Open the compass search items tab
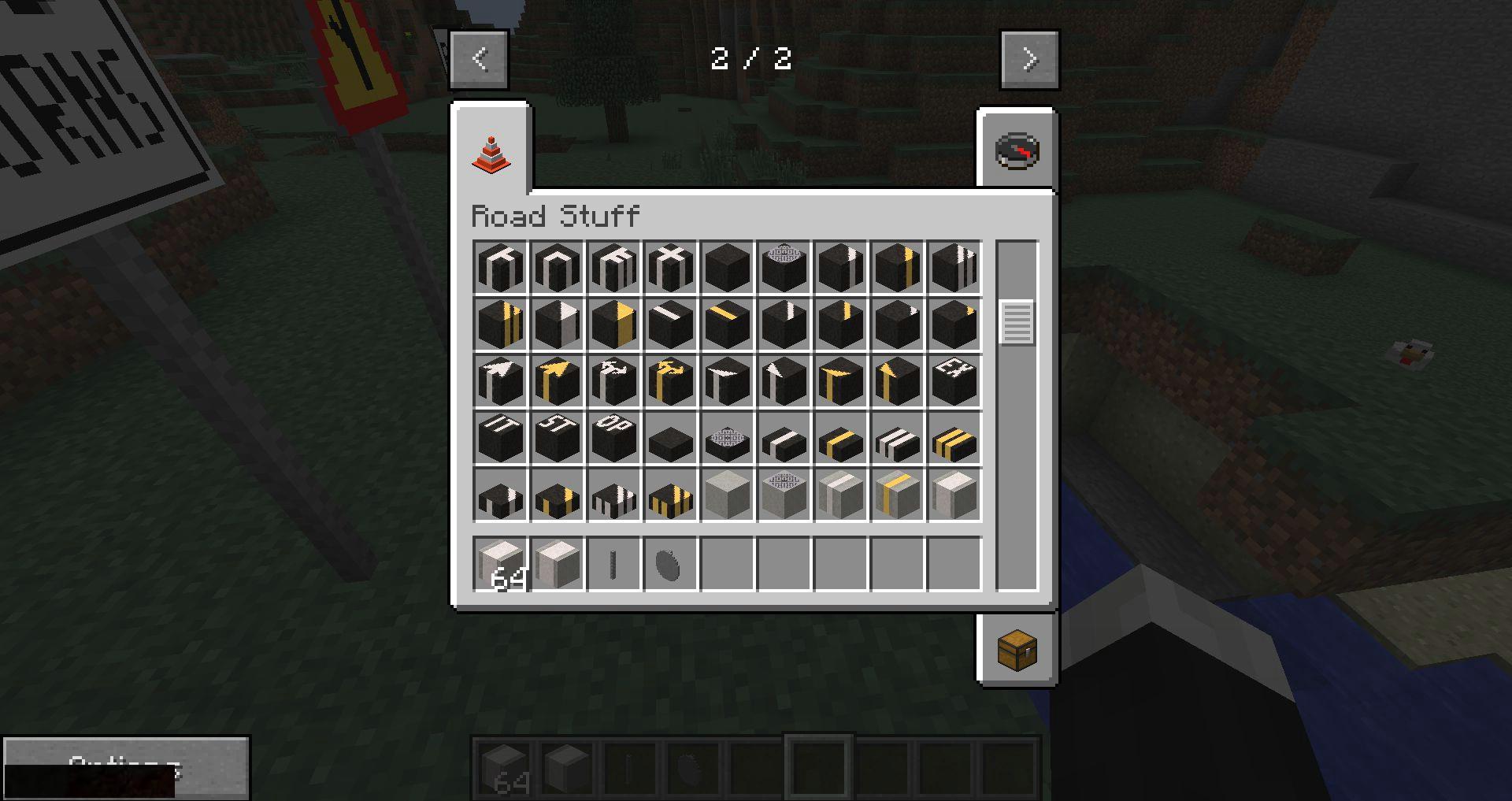Viewport: 1512px width, 801px height. pyautogui.click(x=1017, y=151)
